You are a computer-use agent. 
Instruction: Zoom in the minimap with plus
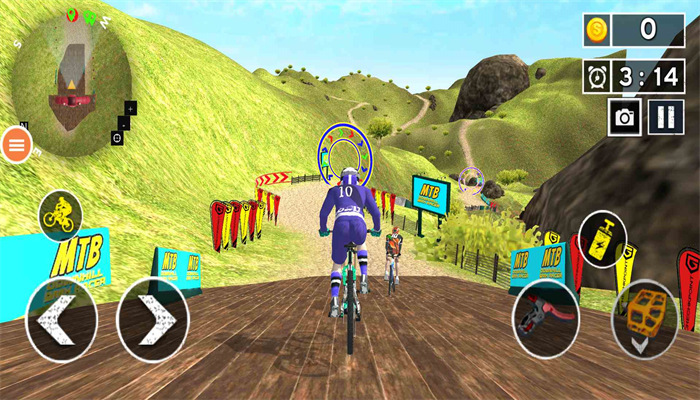pos(132,107)
